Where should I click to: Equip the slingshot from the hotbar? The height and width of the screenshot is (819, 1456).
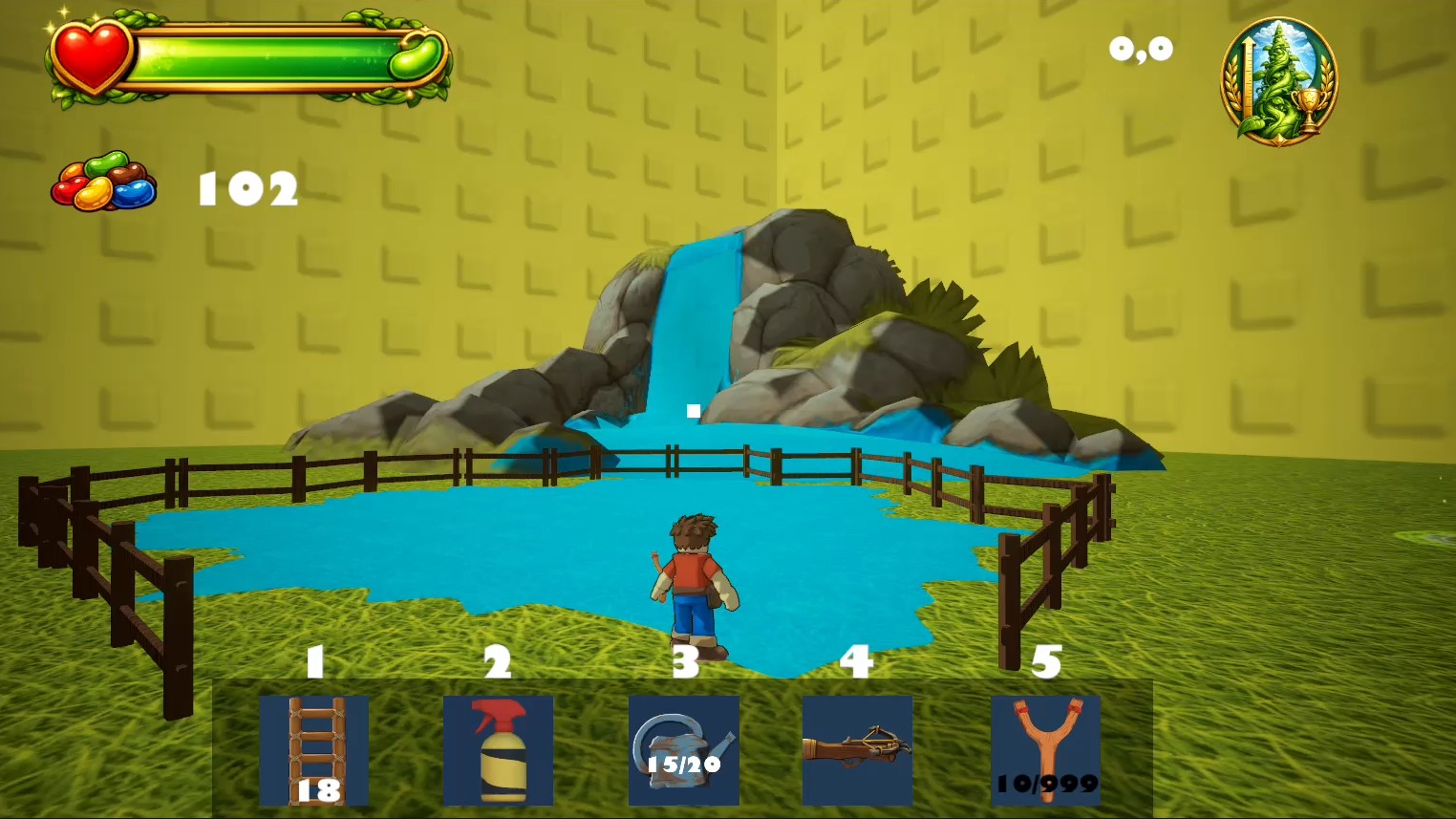click(x=1046, y=750)
